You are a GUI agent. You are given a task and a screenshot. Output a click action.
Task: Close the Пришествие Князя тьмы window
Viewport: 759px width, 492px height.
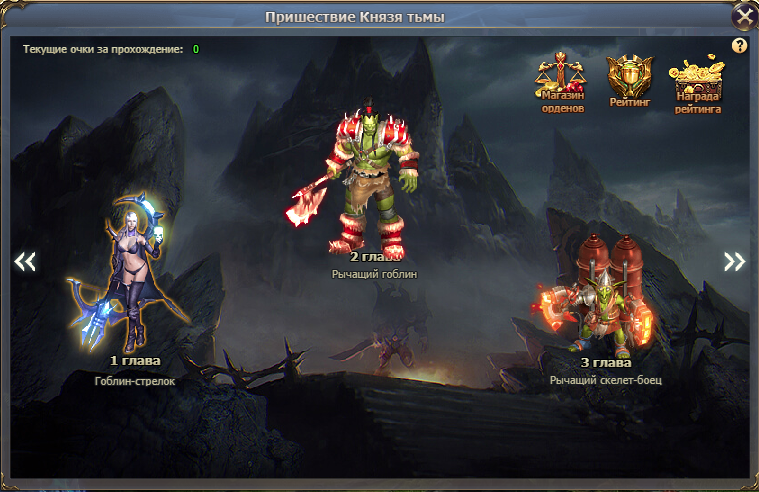pyautogui.click(x=744, y=16)
